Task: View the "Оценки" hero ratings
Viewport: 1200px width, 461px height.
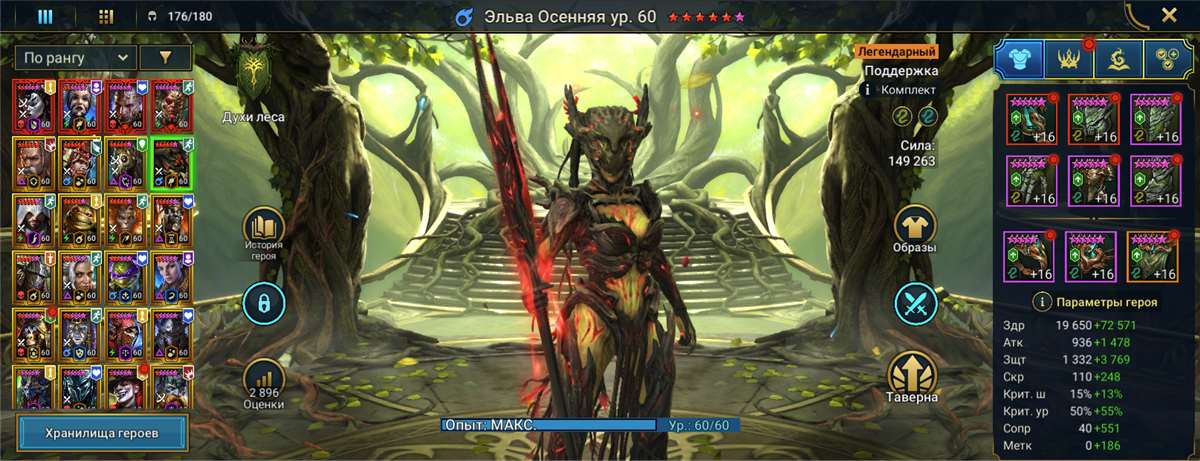Action: (x=264, y=382)
